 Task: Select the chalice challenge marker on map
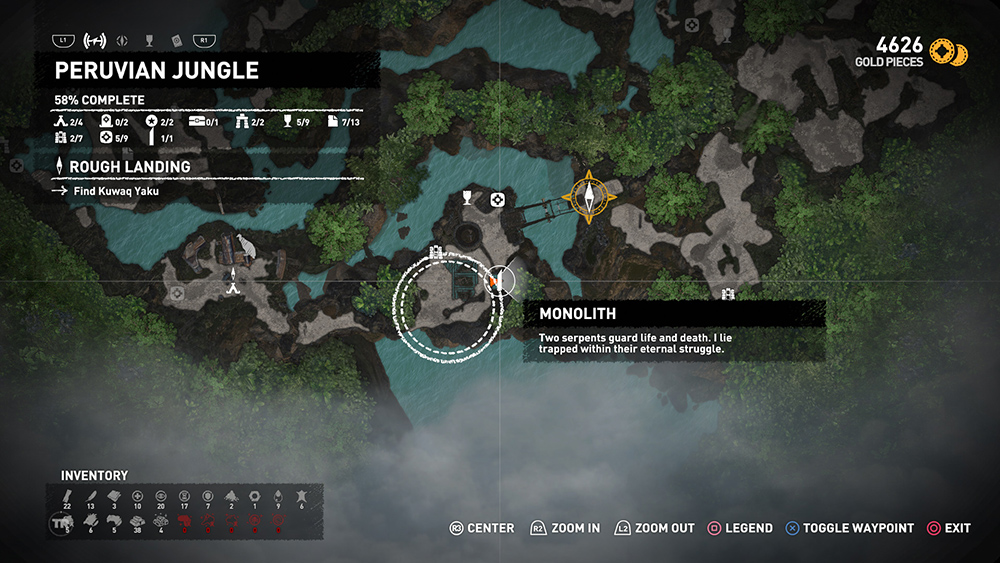466,200
